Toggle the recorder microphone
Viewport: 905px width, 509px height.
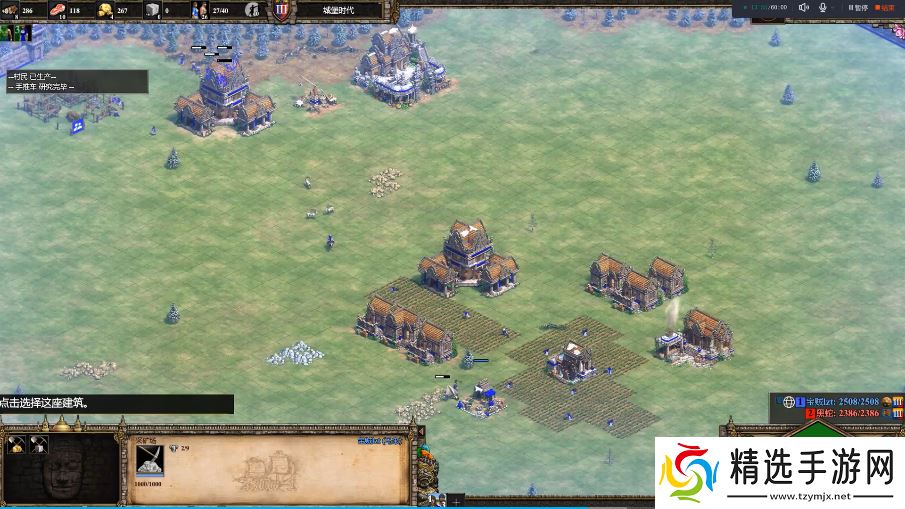tap(823, 7)
